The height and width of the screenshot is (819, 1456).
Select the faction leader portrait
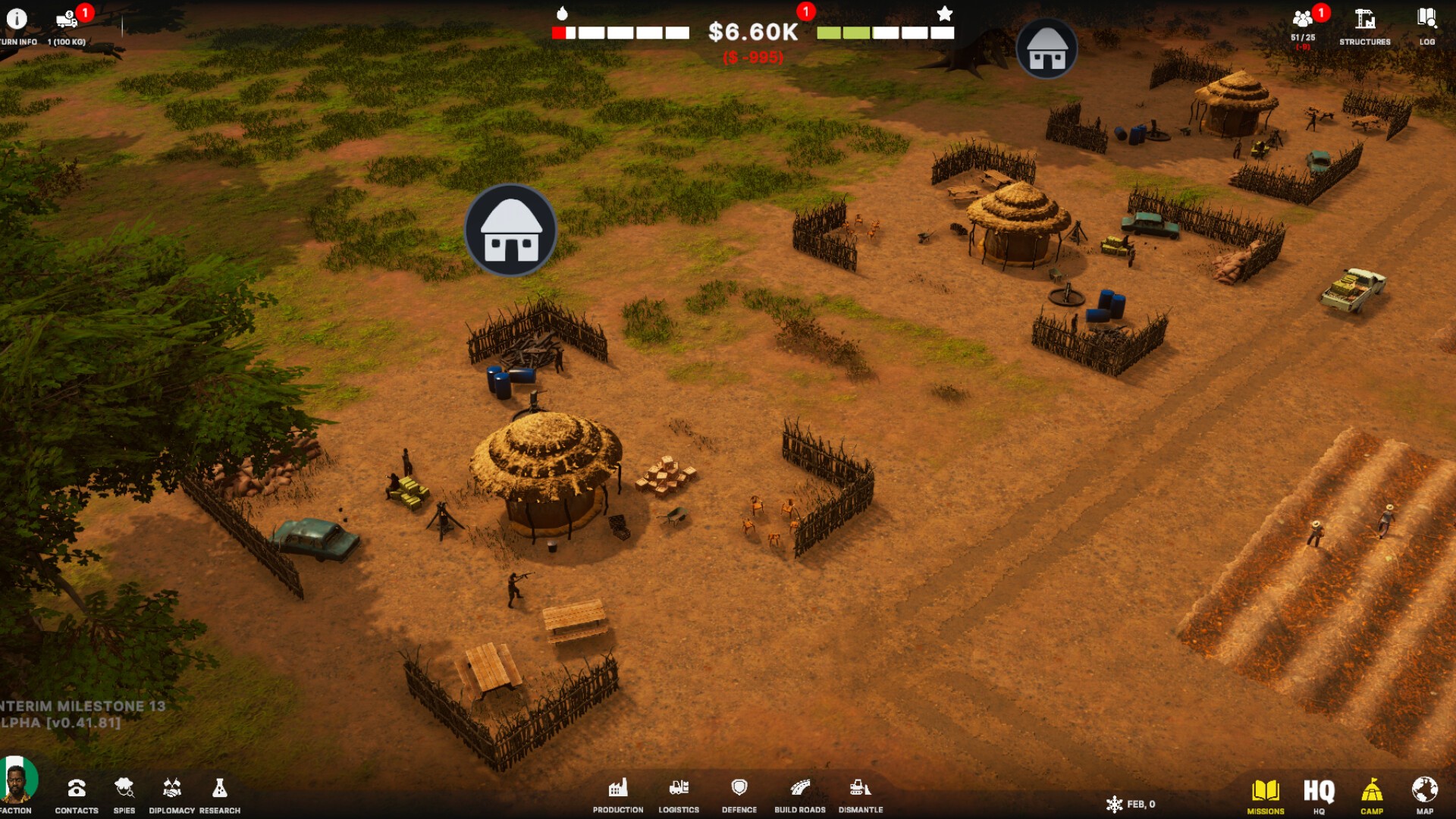point(17,781)
